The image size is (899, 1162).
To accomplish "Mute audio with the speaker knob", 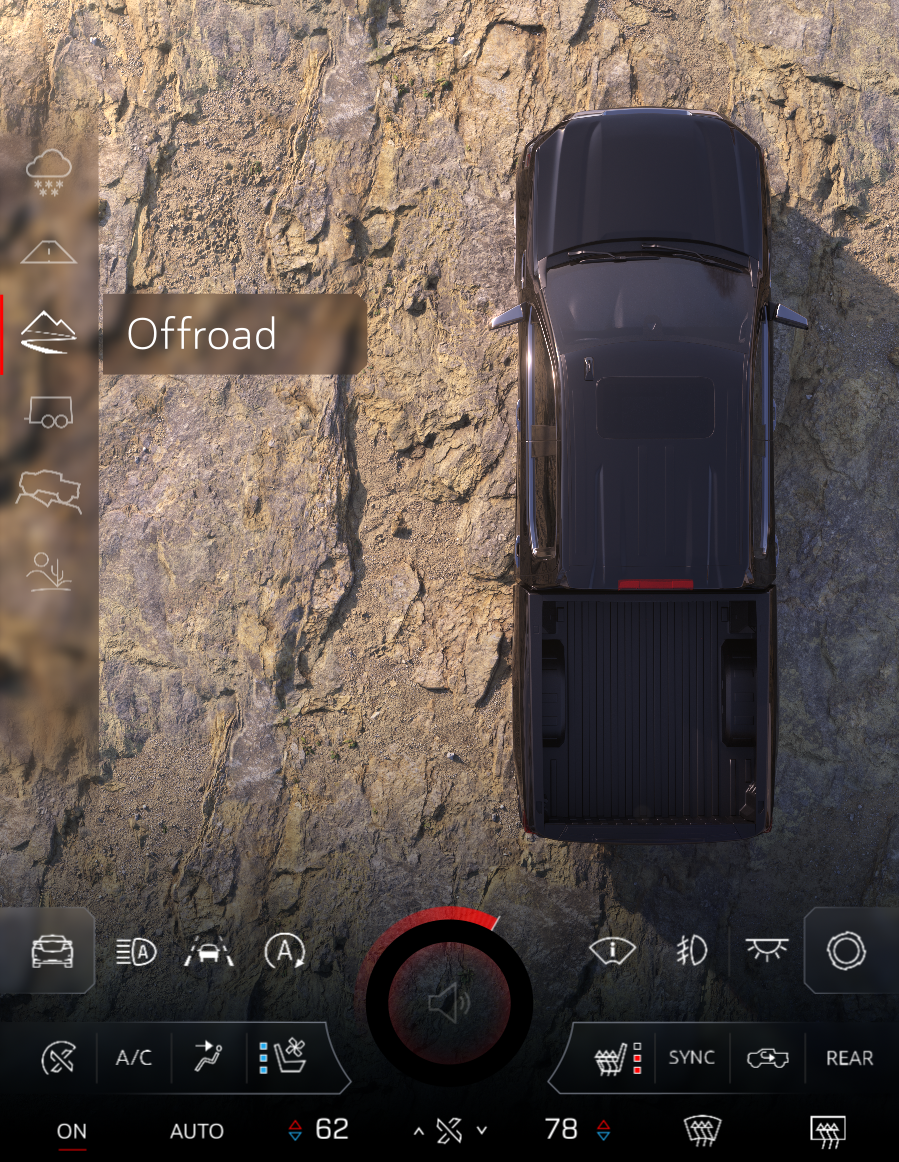I will (x=447, y=1003).
